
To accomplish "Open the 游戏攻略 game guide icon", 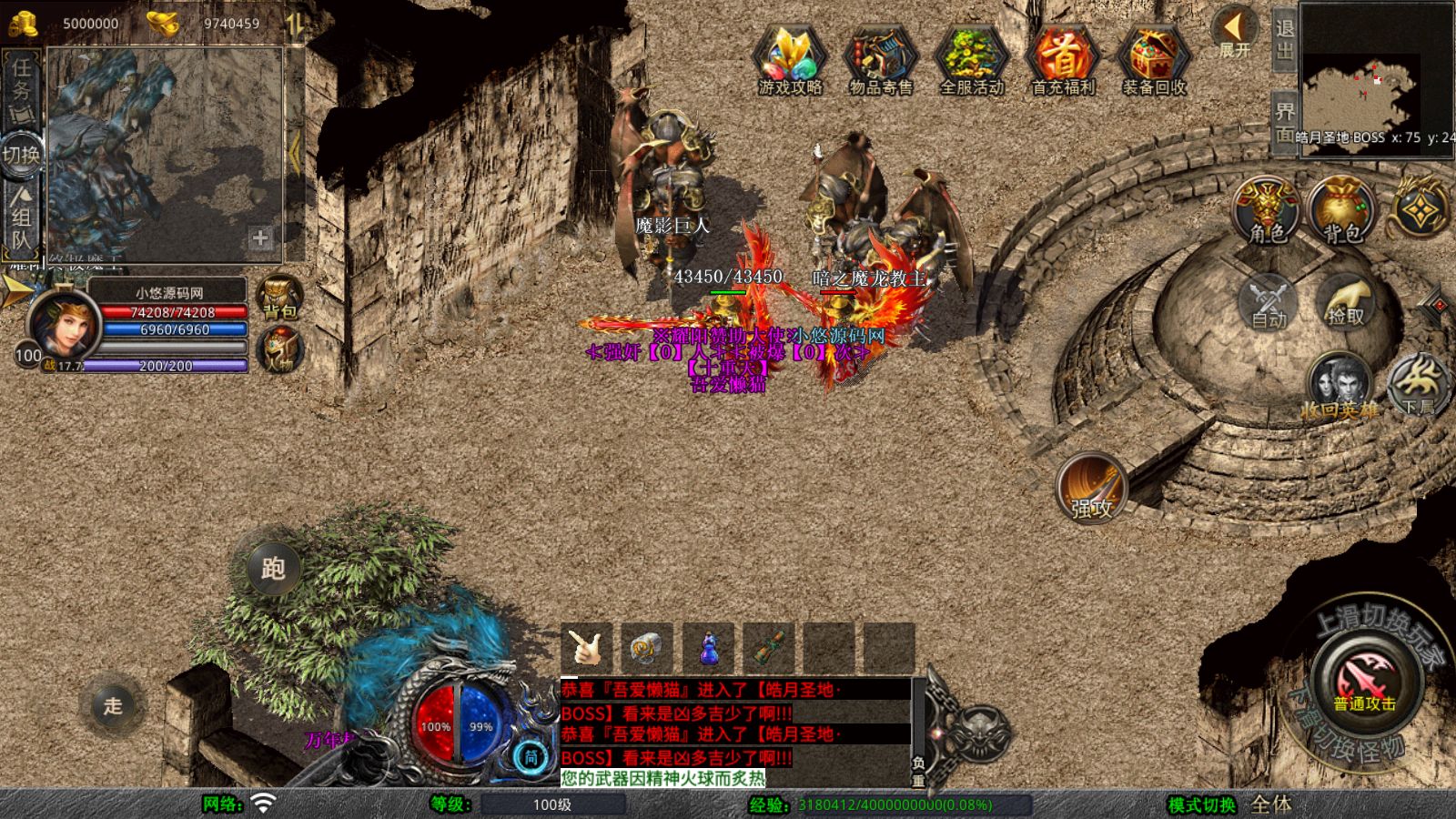I will pos(789,59).
